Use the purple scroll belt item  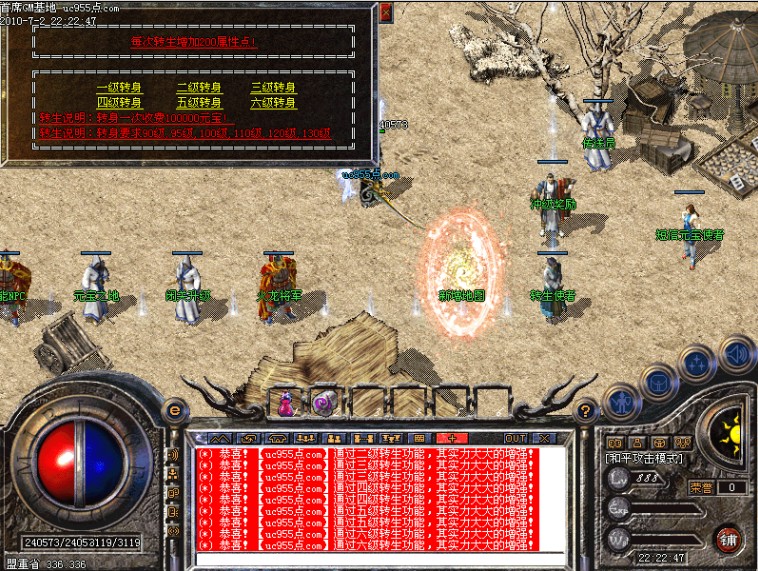[324, 403]
